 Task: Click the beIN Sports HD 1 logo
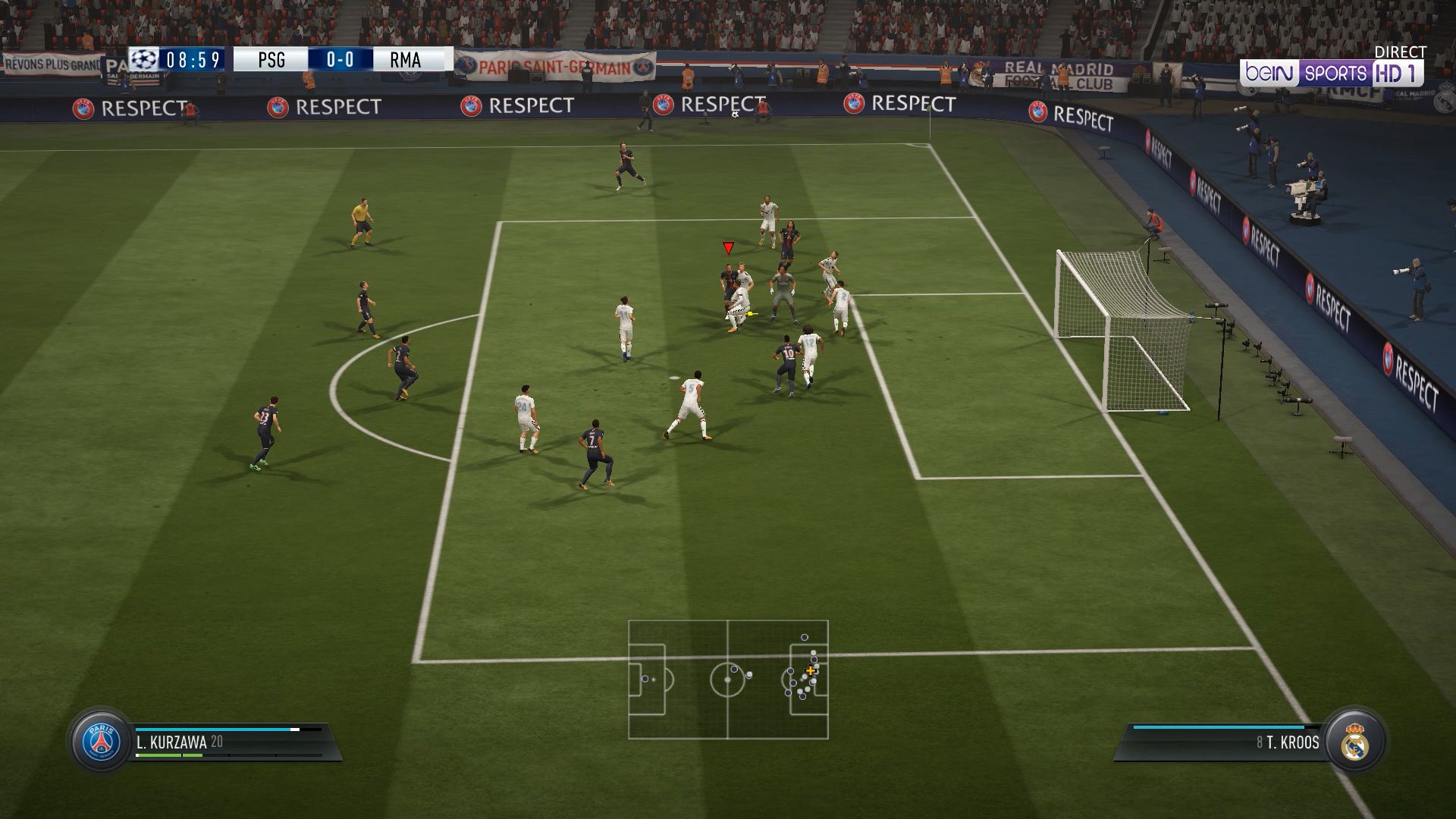(1332, 73)
